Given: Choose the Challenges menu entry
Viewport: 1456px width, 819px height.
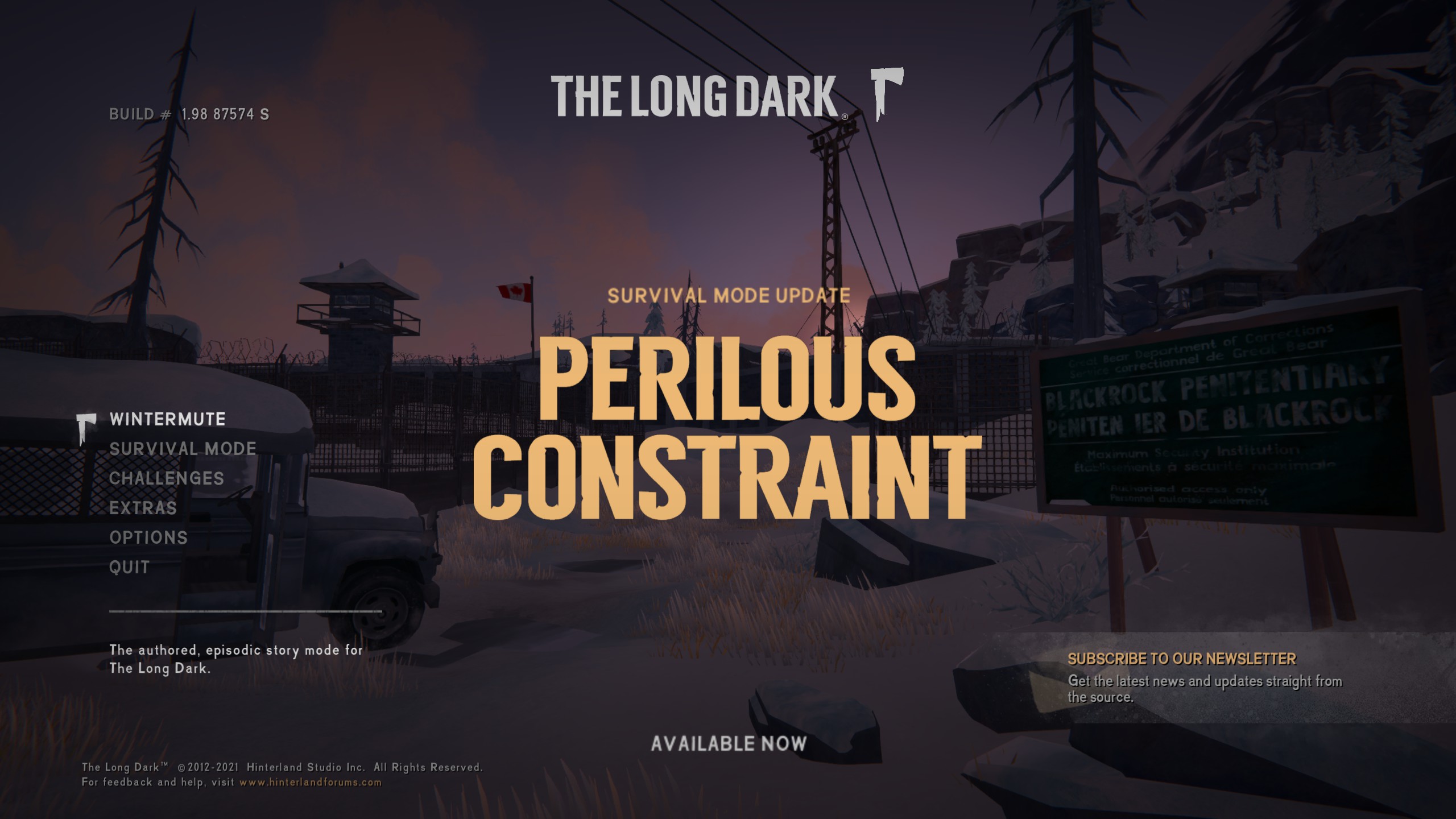Looking at the screenshot, I should coord(166,479).
